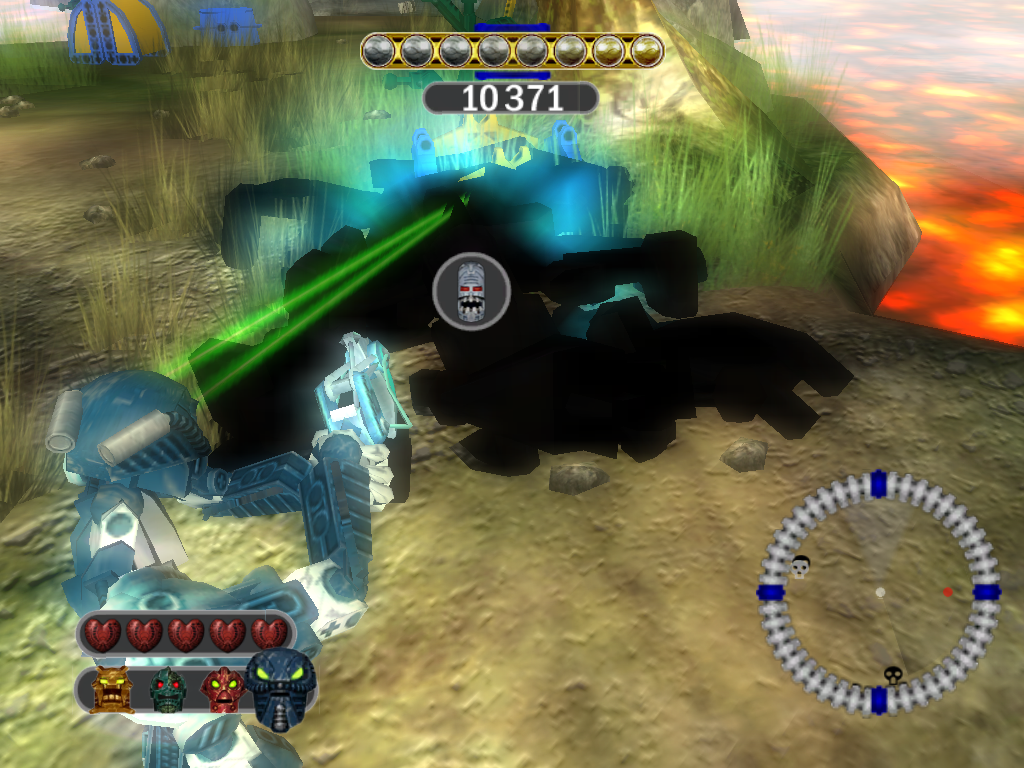Select the large blue mask icon
1024x768 pixels.
pyautogui.click(x=280, y=687)
